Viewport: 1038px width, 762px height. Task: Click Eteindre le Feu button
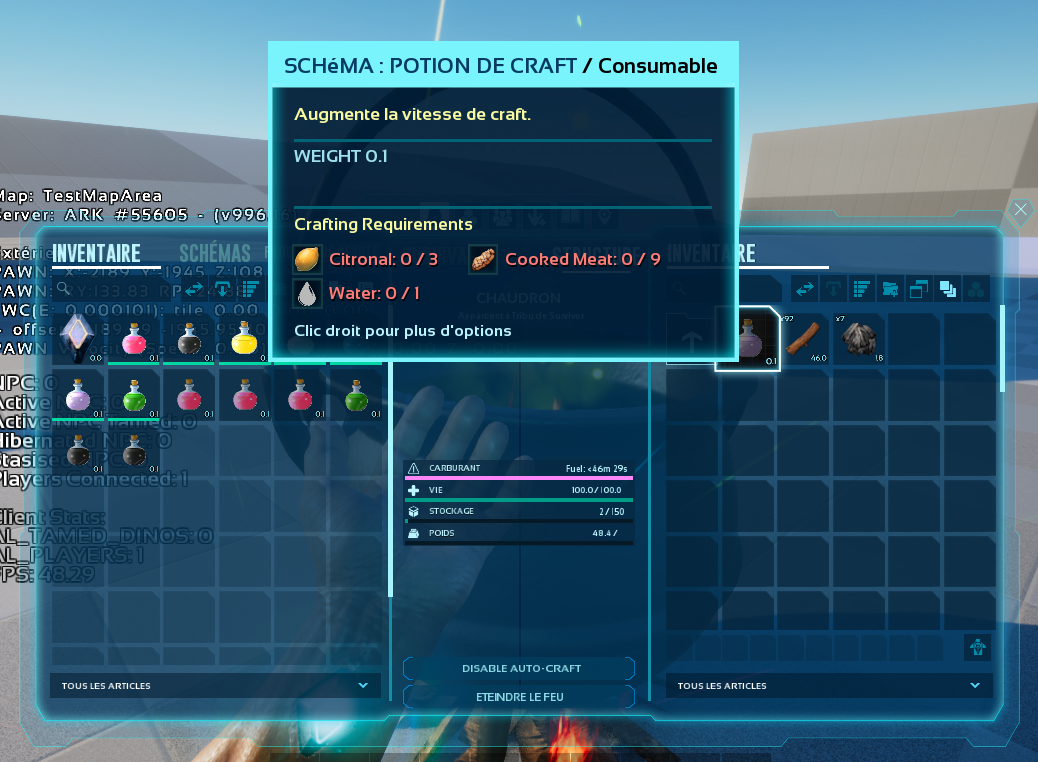point(520,696)
